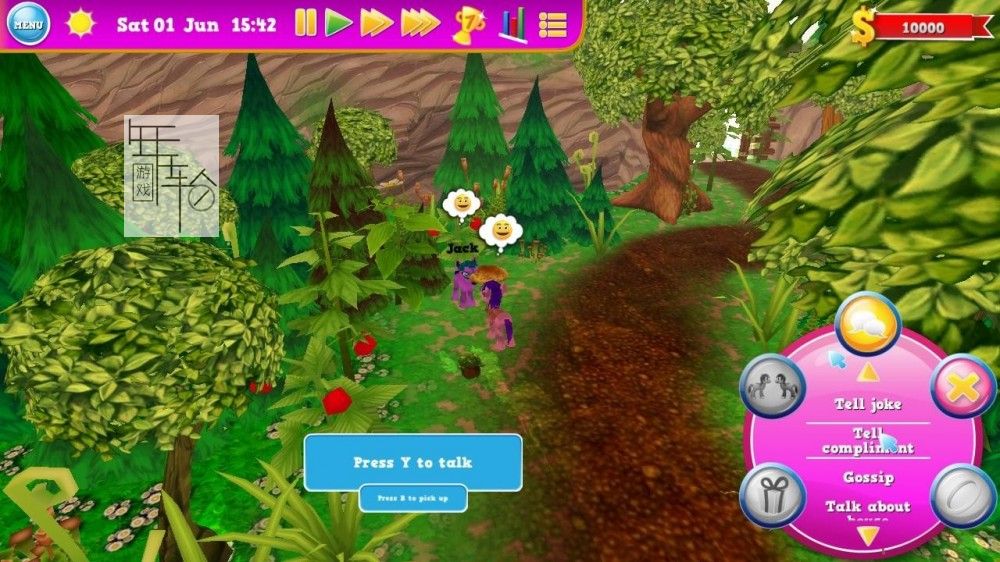Choose the Tell joke option

(868, 404)
